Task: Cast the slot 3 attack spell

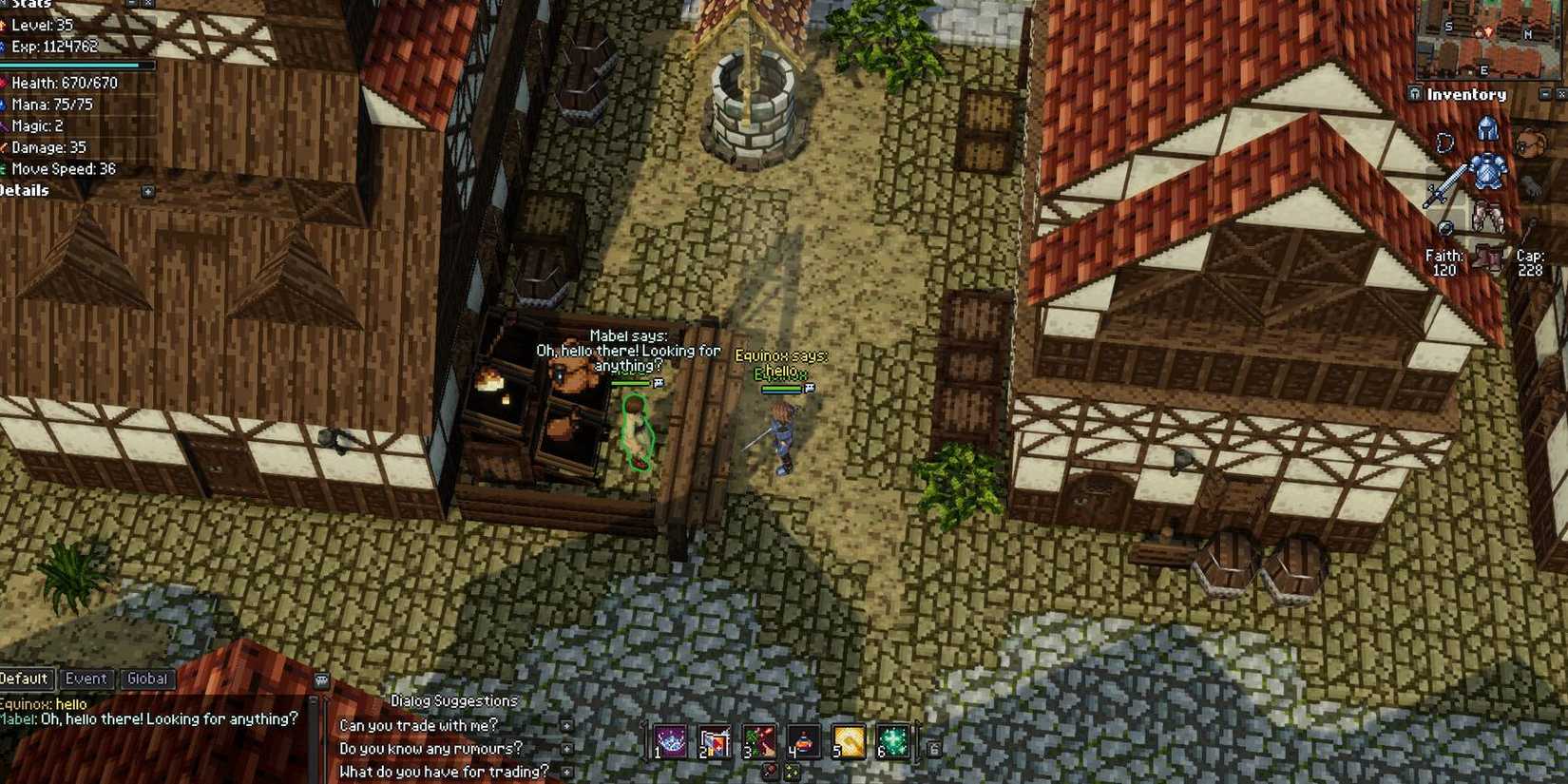Action: (759, 740)
